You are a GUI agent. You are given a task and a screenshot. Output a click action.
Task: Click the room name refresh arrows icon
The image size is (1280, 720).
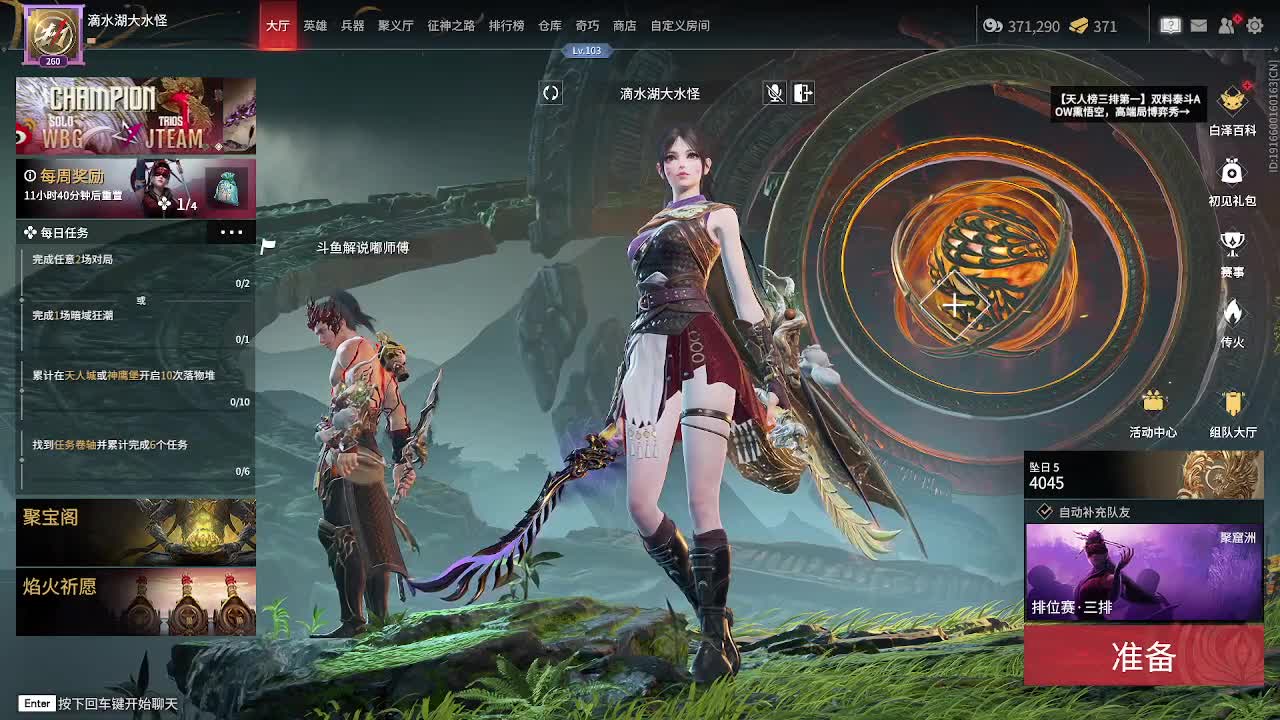point(549,92)
